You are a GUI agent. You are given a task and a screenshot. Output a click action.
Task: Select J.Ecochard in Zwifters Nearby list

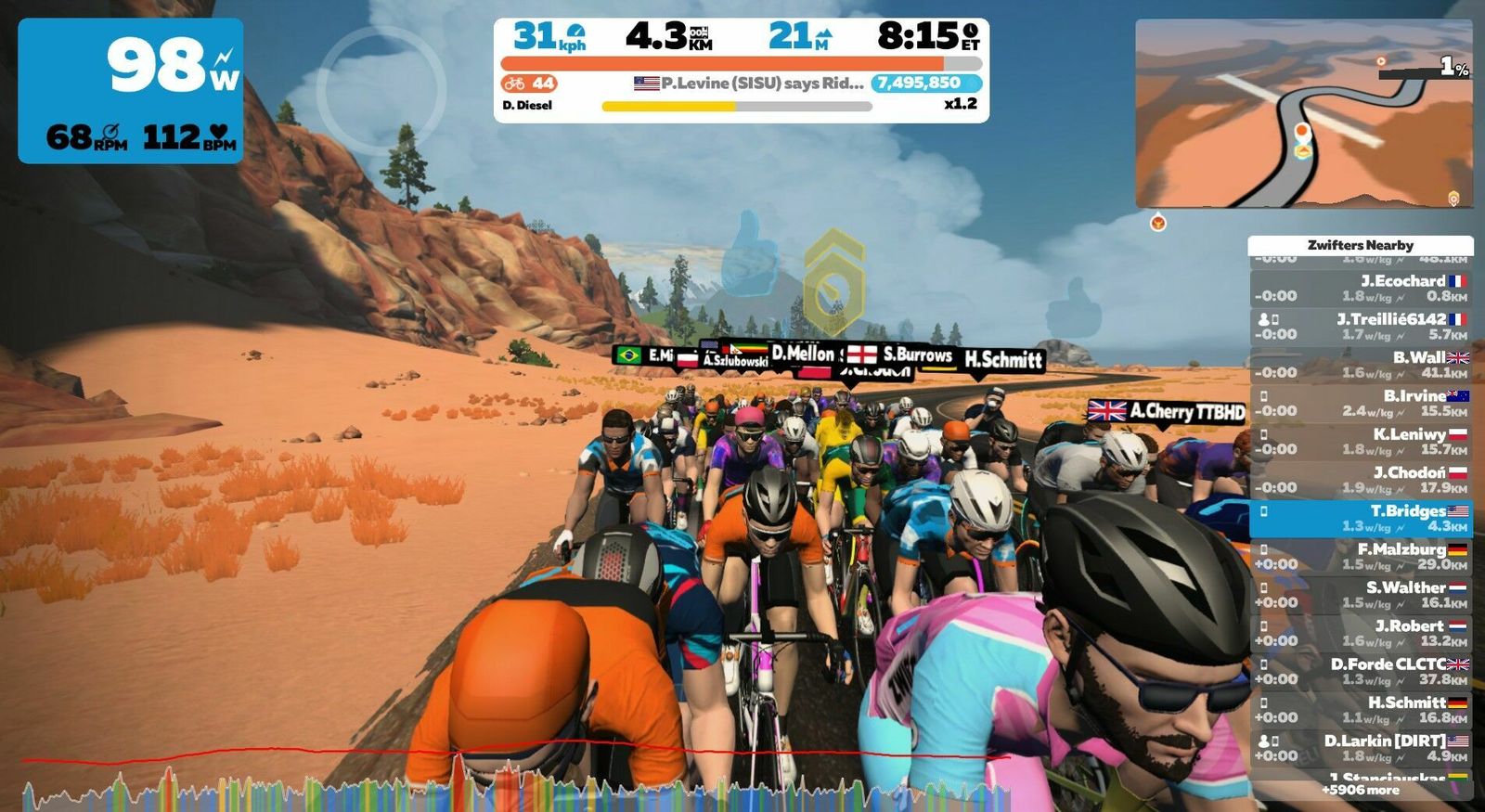click(1361, 288)
